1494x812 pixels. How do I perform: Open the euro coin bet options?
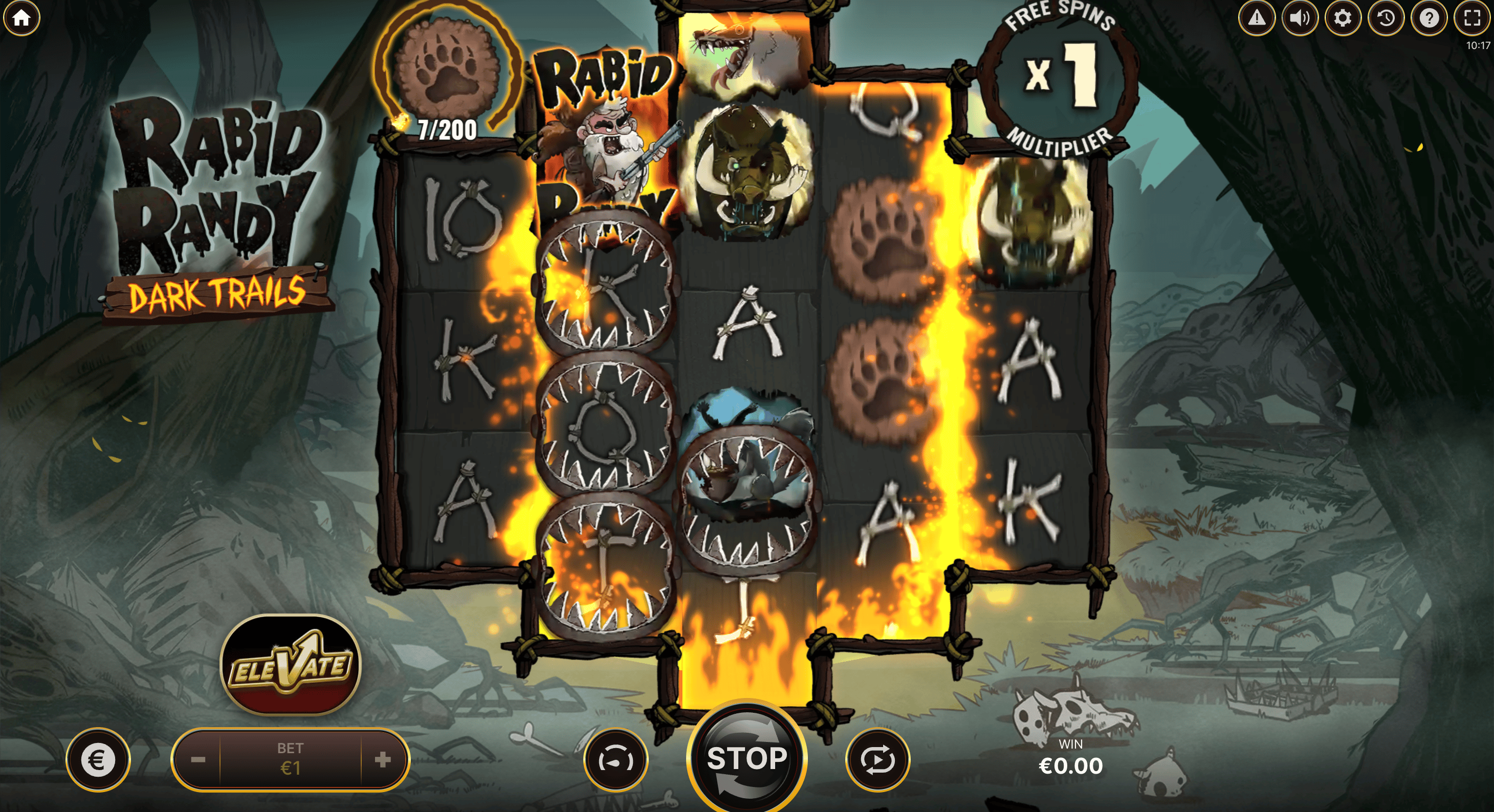click(x=97, y=759)
